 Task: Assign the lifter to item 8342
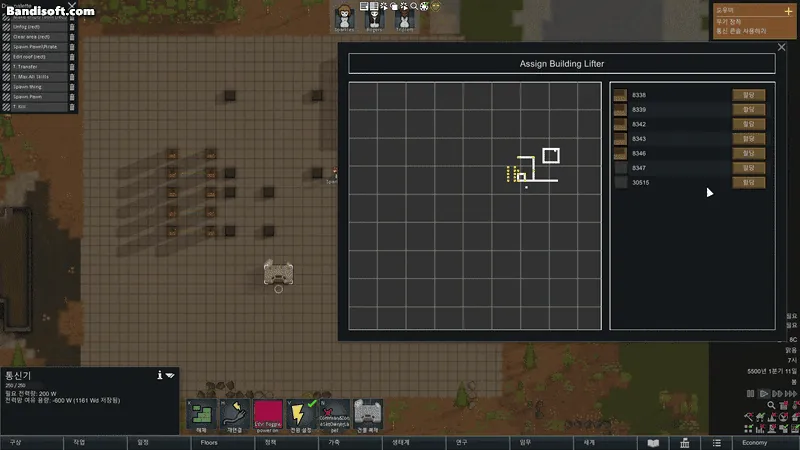pos(748,124)
